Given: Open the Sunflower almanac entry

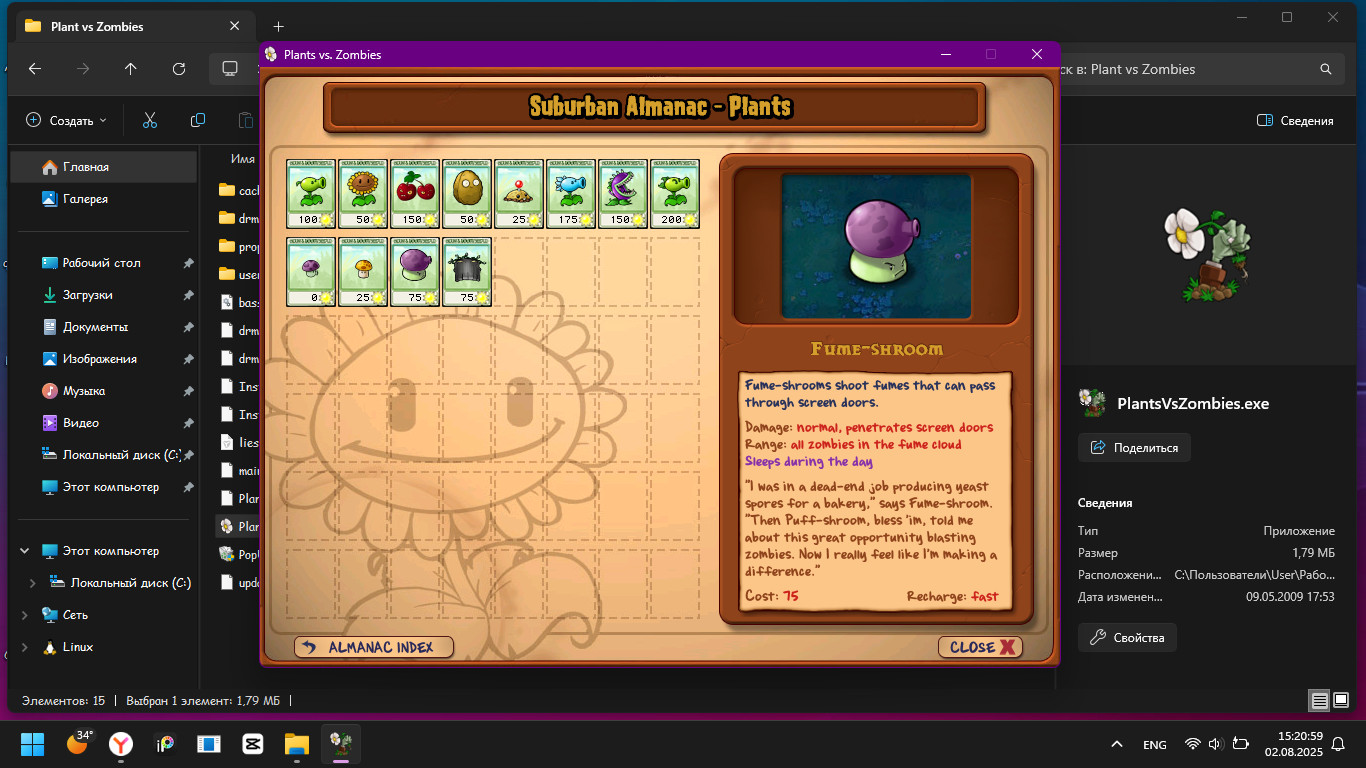Looking at the screenshot, I should point(363,193).
